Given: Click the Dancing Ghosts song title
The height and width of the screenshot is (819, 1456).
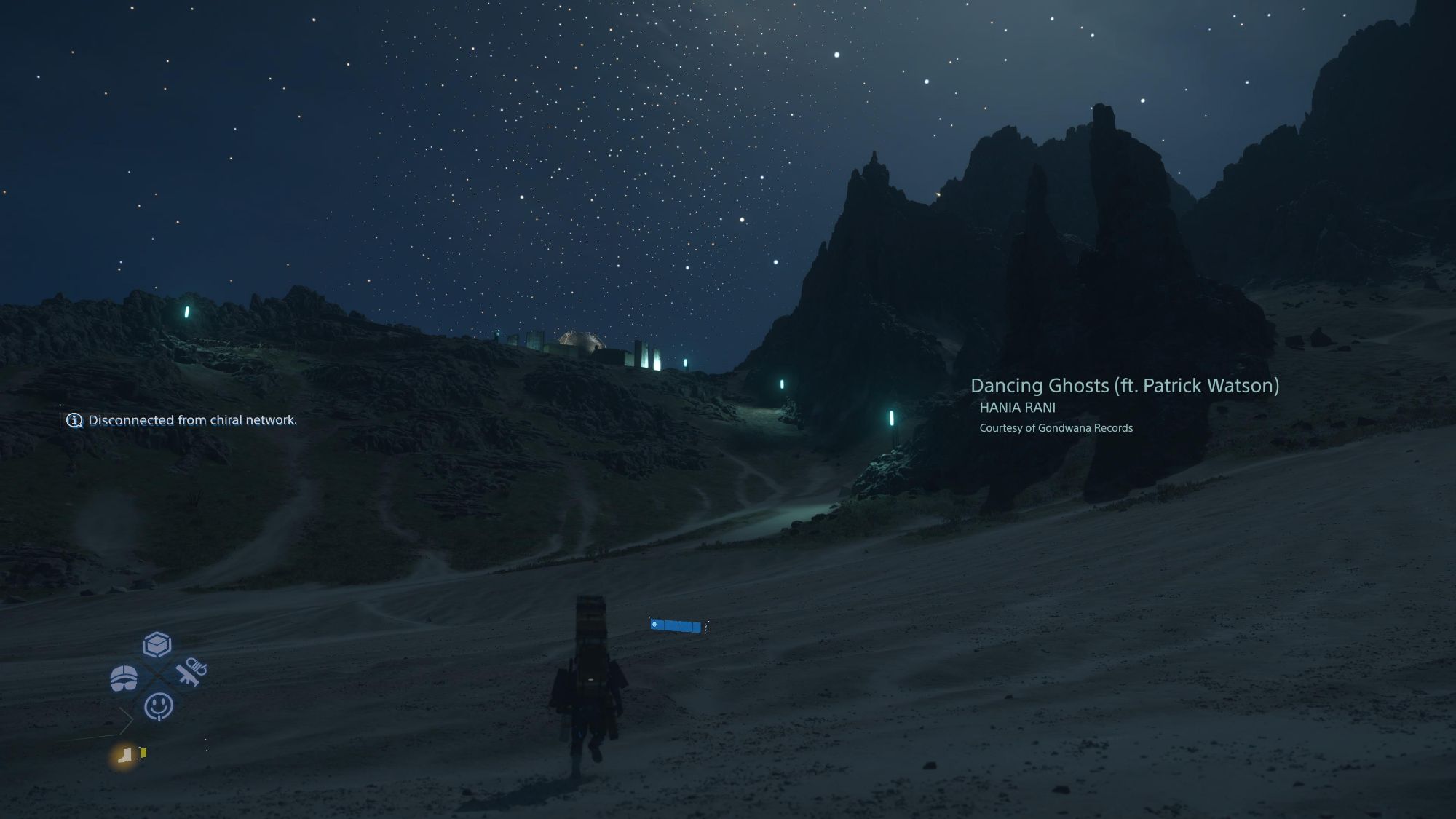Looking at the screenshot, I should pyautogui.click(x=1124, y=386).
